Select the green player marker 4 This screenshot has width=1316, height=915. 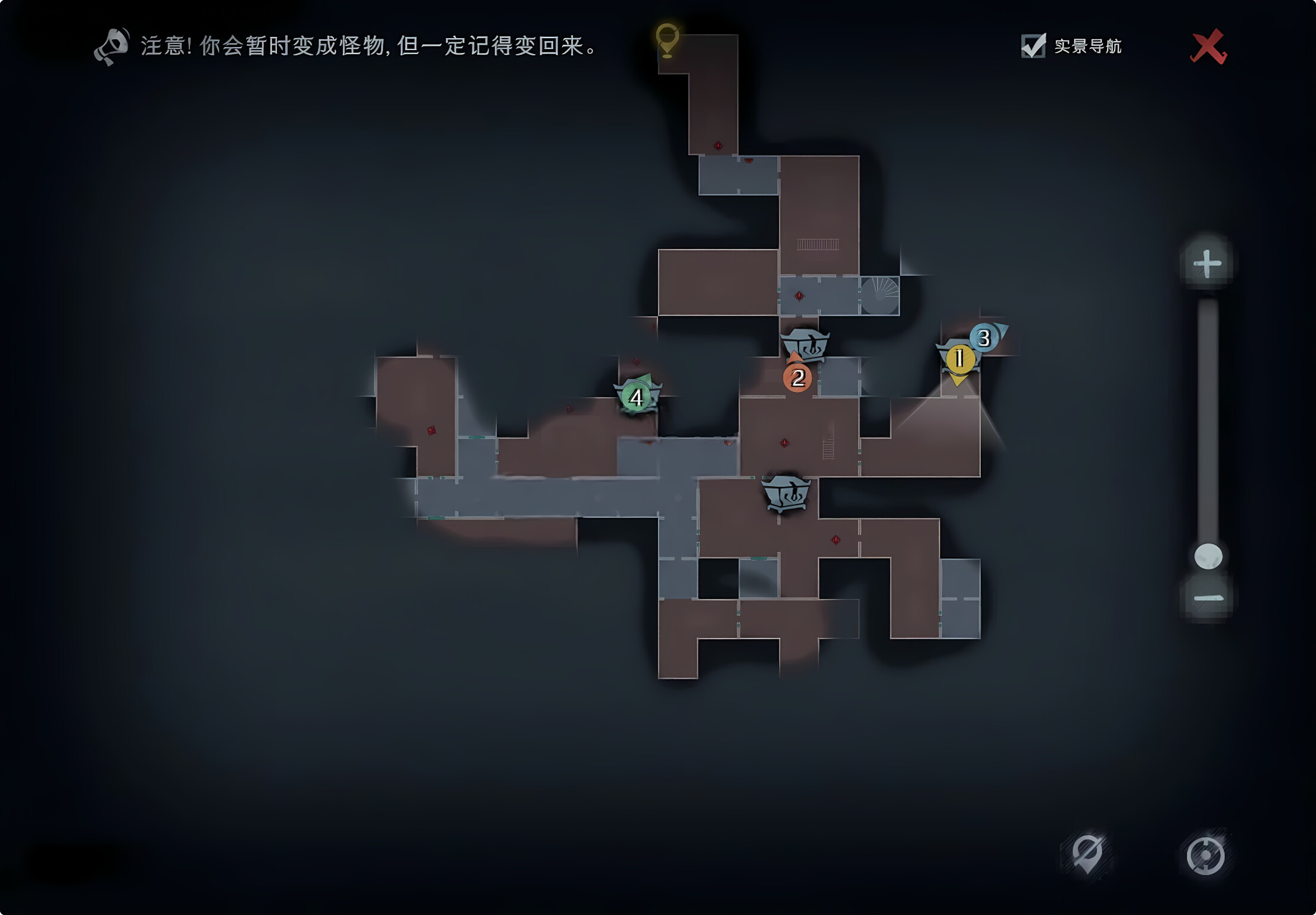636,397
